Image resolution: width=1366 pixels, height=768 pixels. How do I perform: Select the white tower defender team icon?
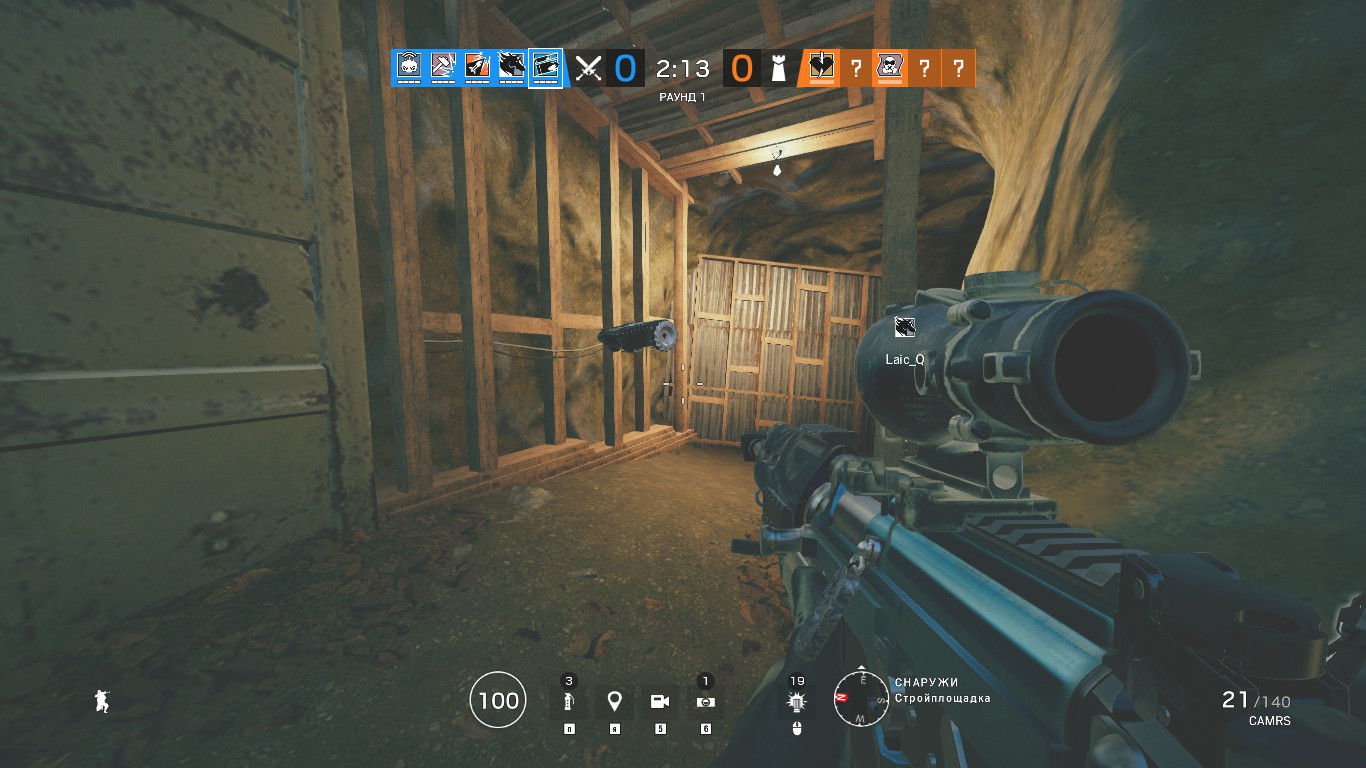[x=779, y=69]
